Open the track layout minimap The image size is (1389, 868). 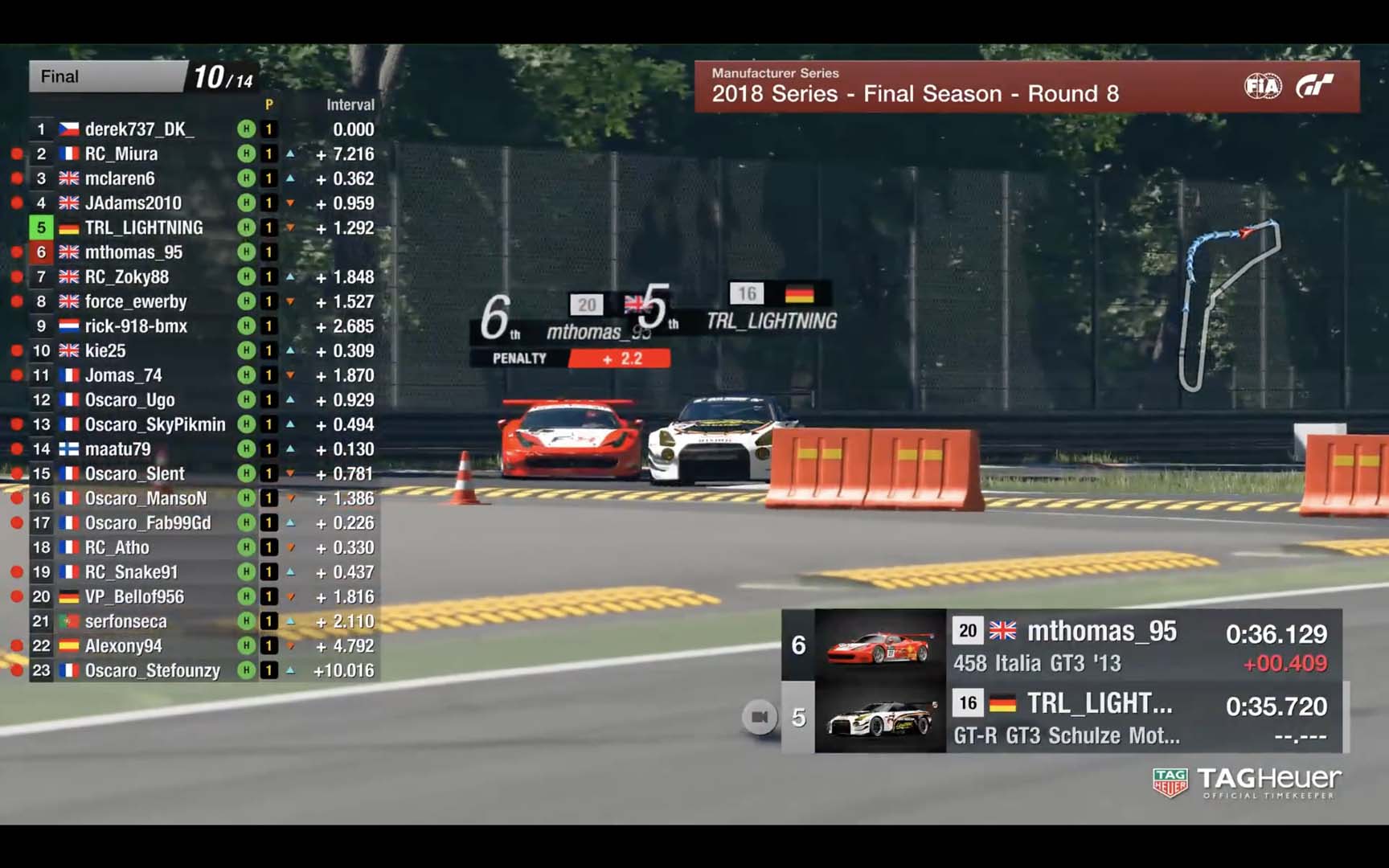(x=1230, y=304)
